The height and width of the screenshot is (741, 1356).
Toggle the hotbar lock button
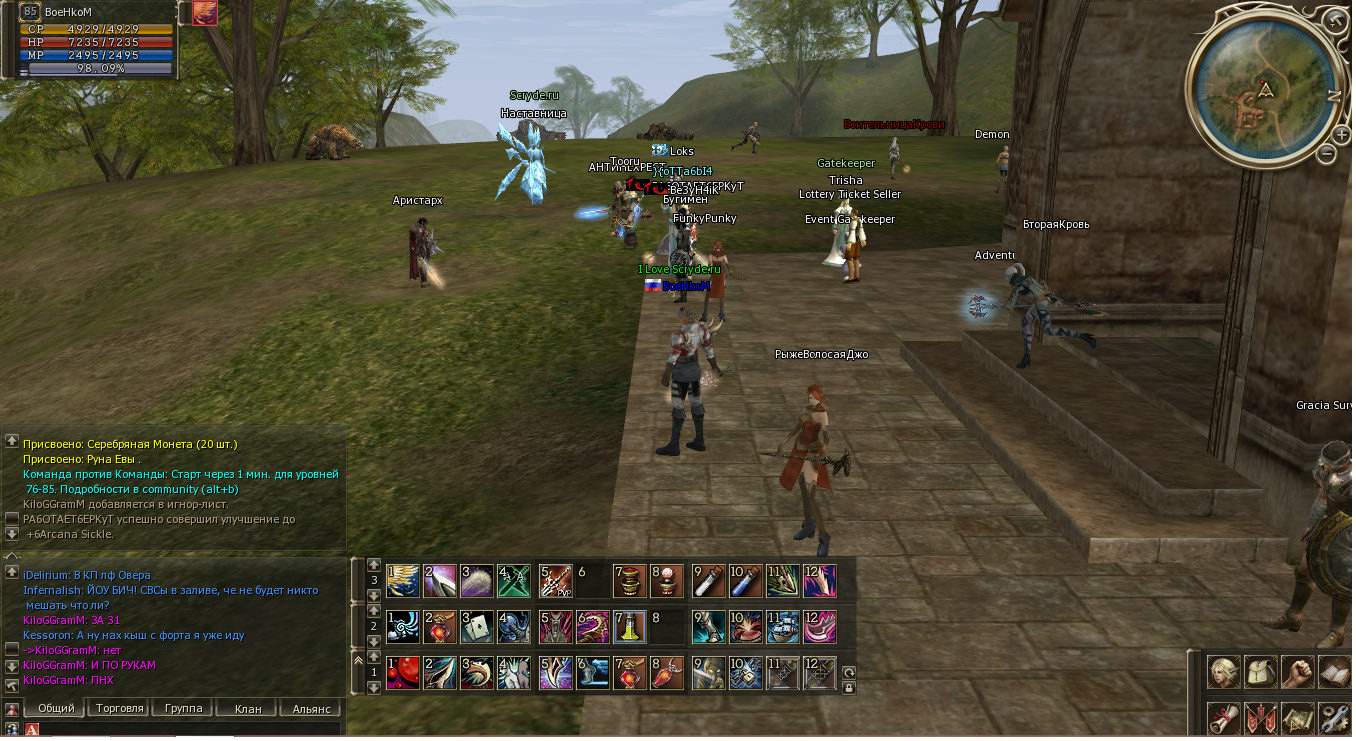849,688
